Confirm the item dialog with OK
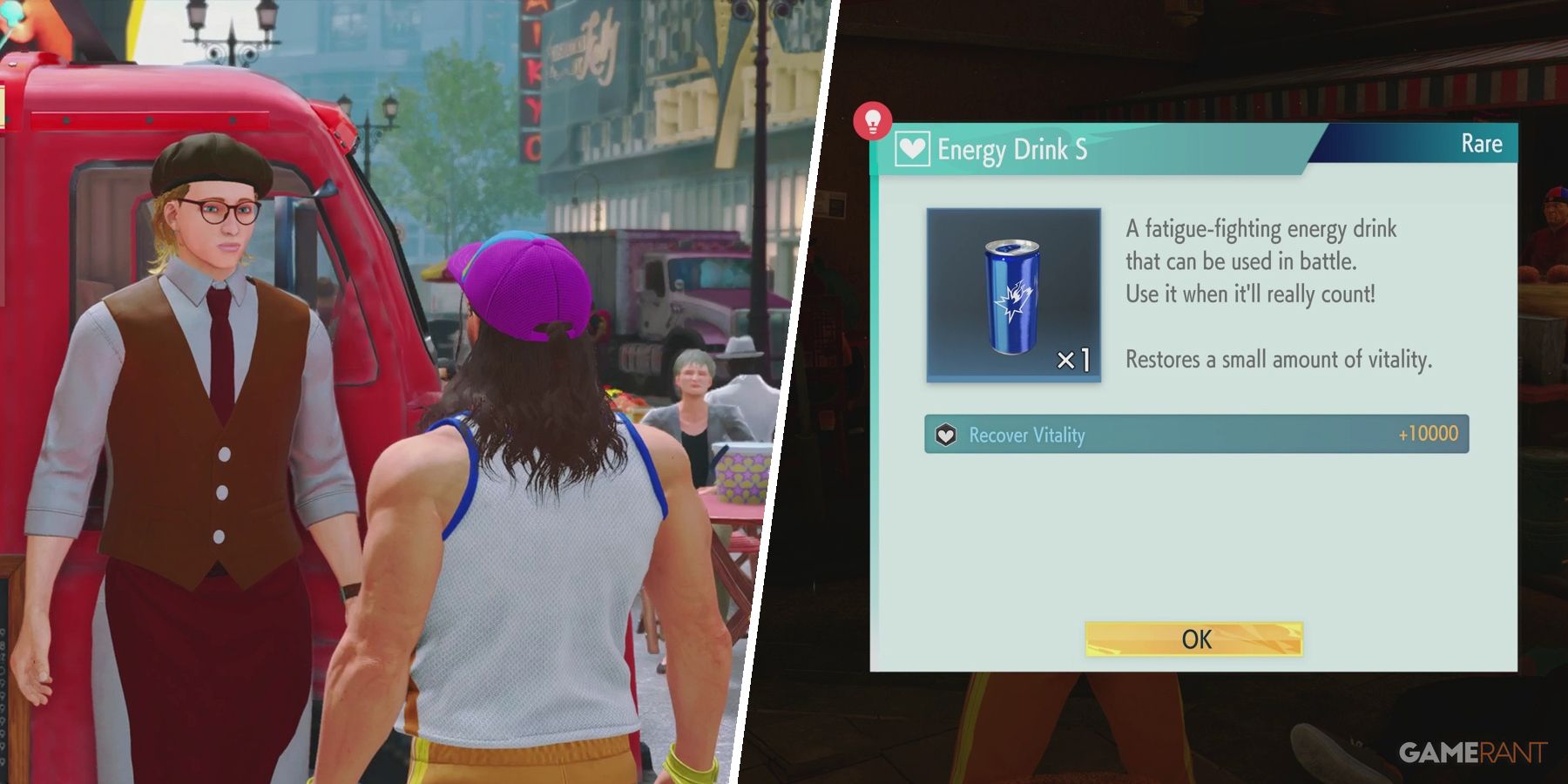 [1193, 639]
